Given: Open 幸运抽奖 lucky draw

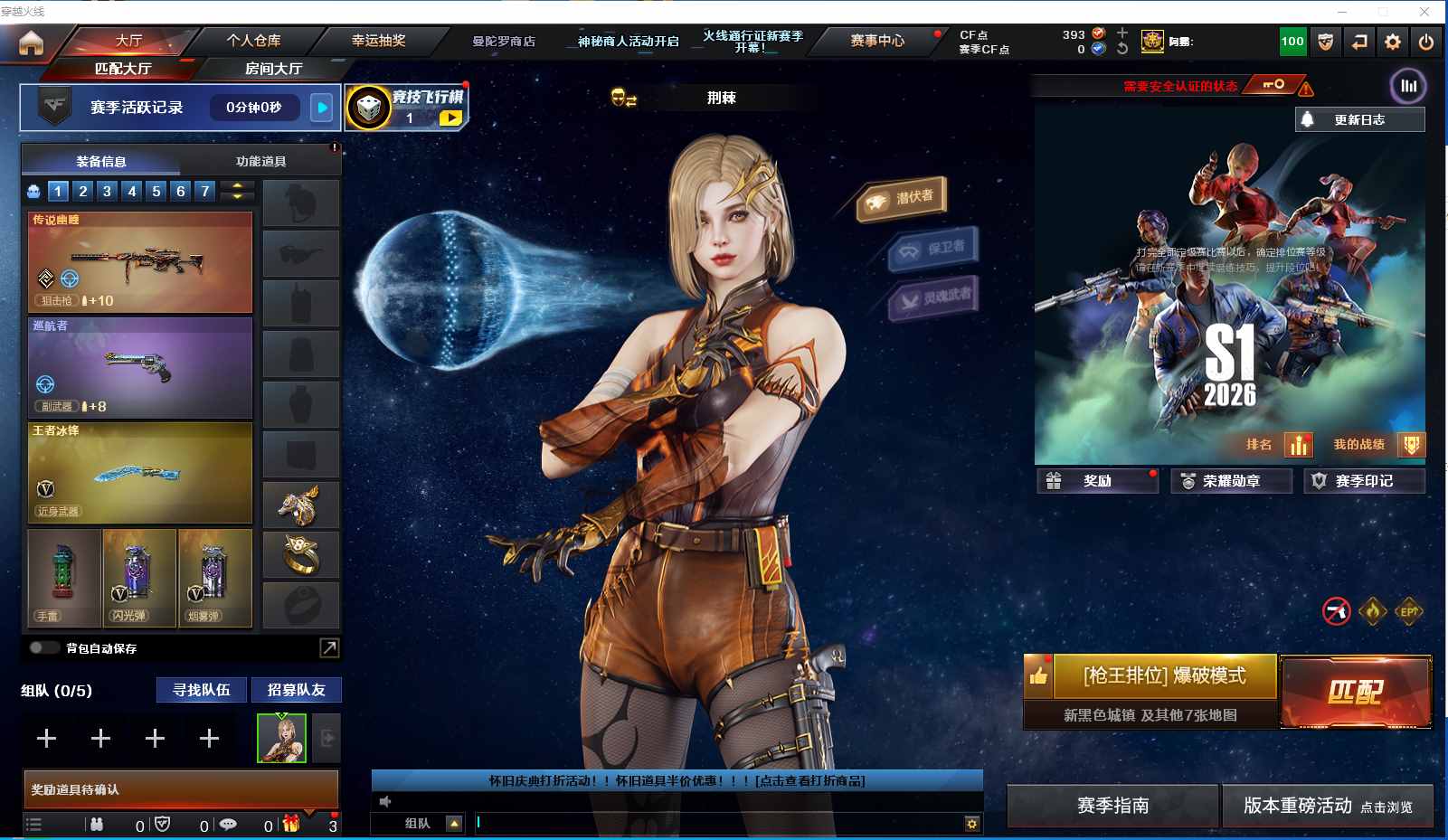Looking at the screenshot, I should (x=378, y=41).
